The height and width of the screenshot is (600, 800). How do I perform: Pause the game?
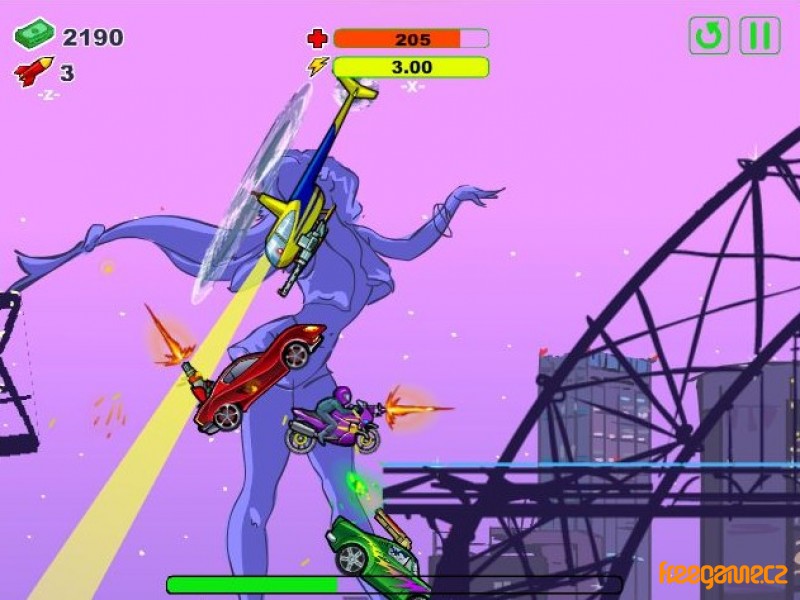click(x=759, y=36)
